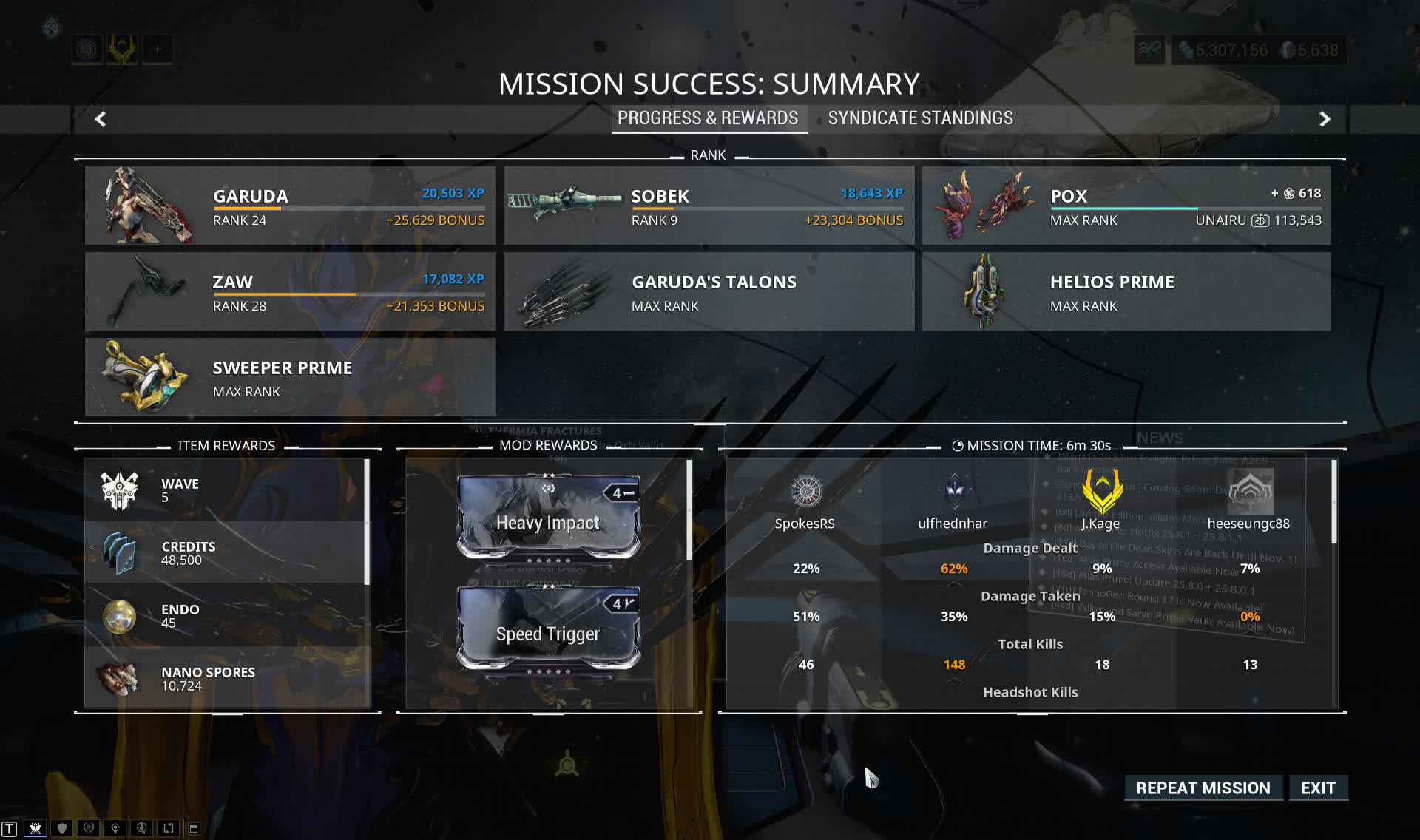Image resolution: width=1420 pixels, height=840 pixels.
Task: Select the Sobek weapon rank entry
Action: pyautogui.click(x=709, y=206)
